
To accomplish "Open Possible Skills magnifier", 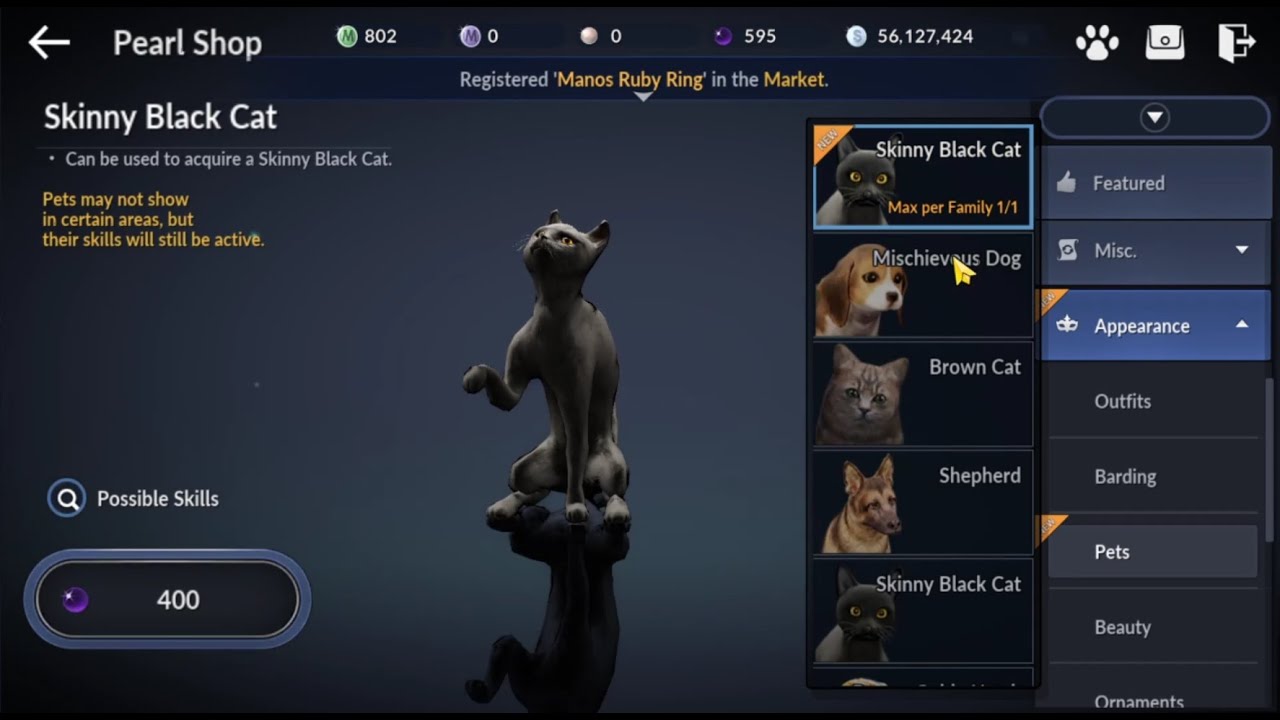I will [x=66, y=498].
